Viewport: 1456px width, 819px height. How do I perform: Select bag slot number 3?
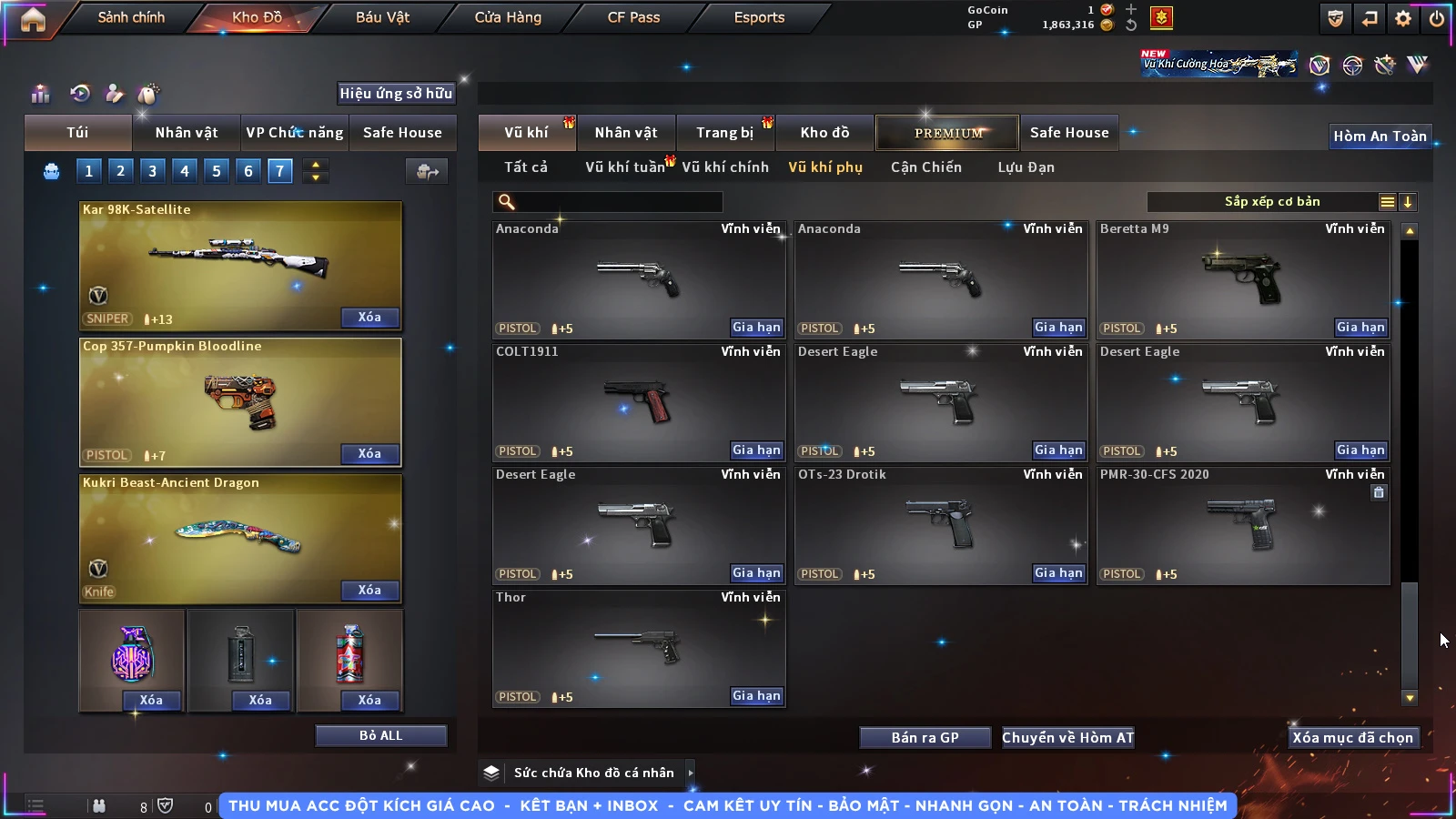152,171
